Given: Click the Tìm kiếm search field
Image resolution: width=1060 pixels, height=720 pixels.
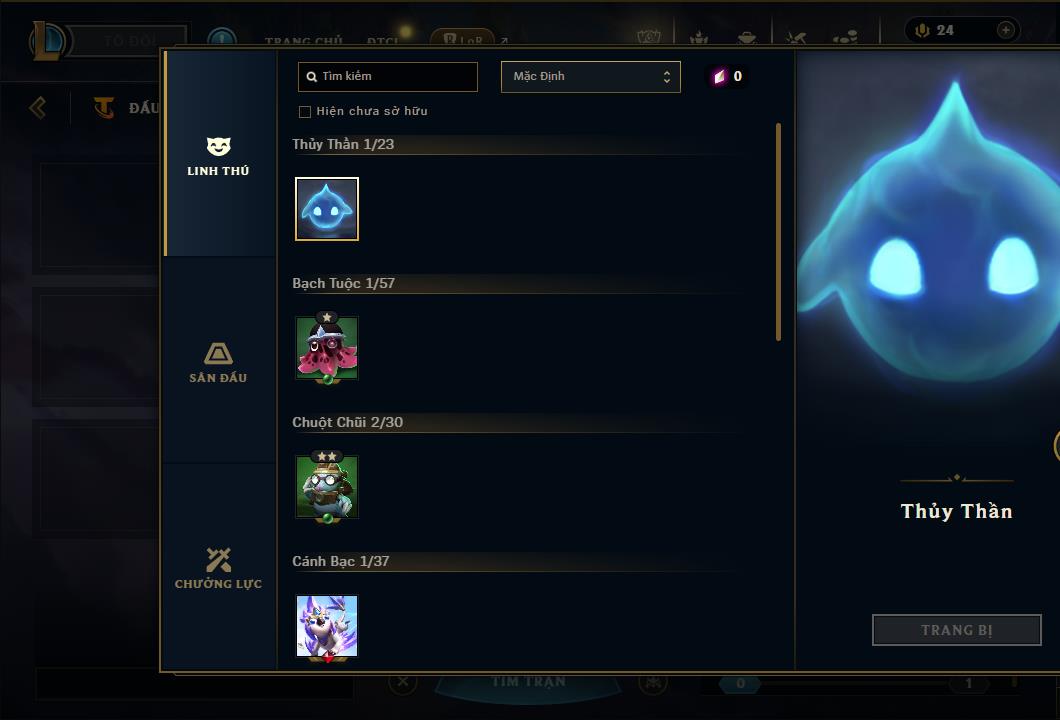Looking at the screenshot, I should coord(388,76).
